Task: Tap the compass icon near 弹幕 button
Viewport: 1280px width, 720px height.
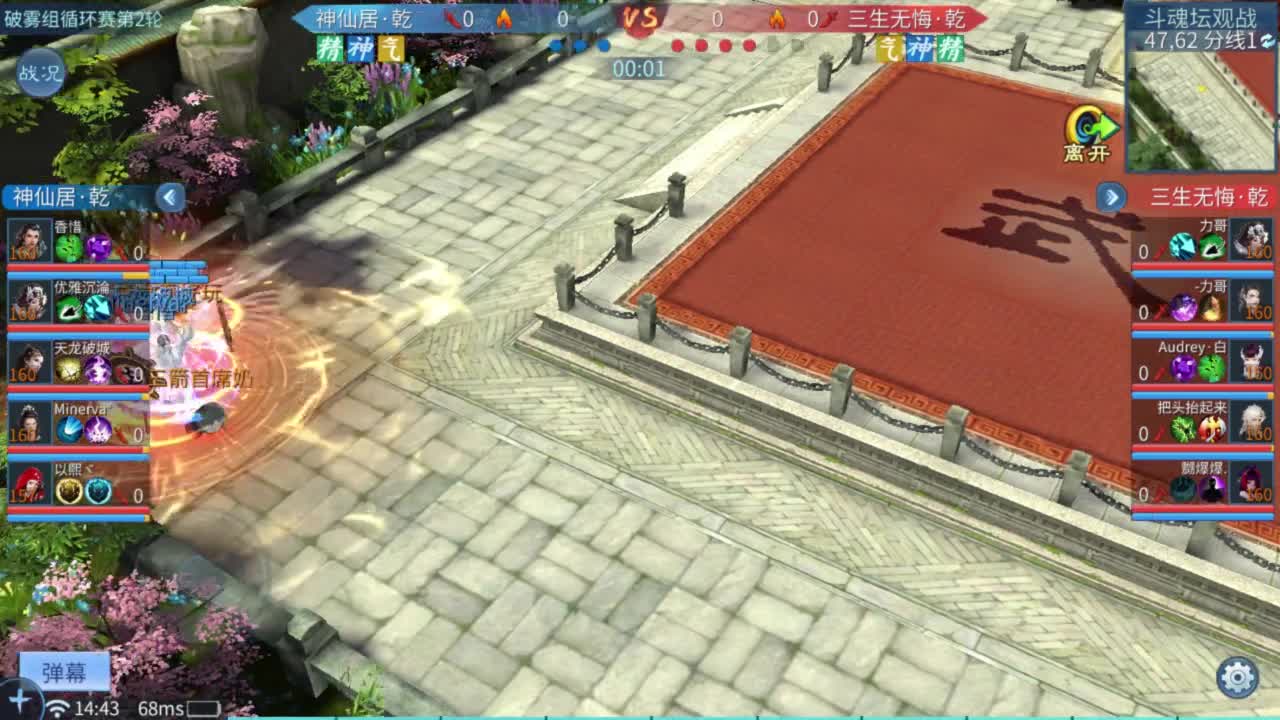Action: (x=20, y=700)
